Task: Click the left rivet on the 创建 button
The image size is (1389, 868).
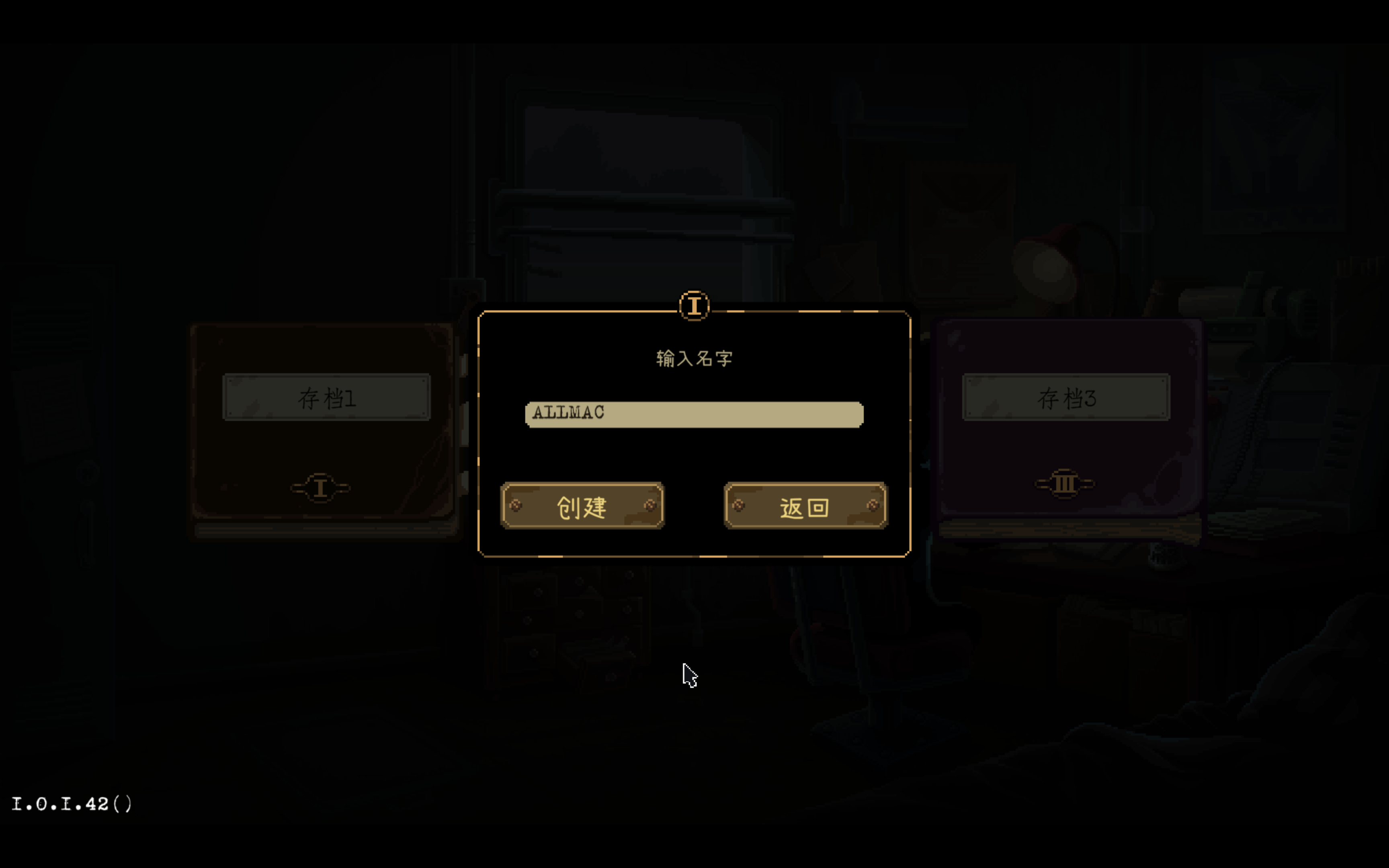Action: point(516,506)
